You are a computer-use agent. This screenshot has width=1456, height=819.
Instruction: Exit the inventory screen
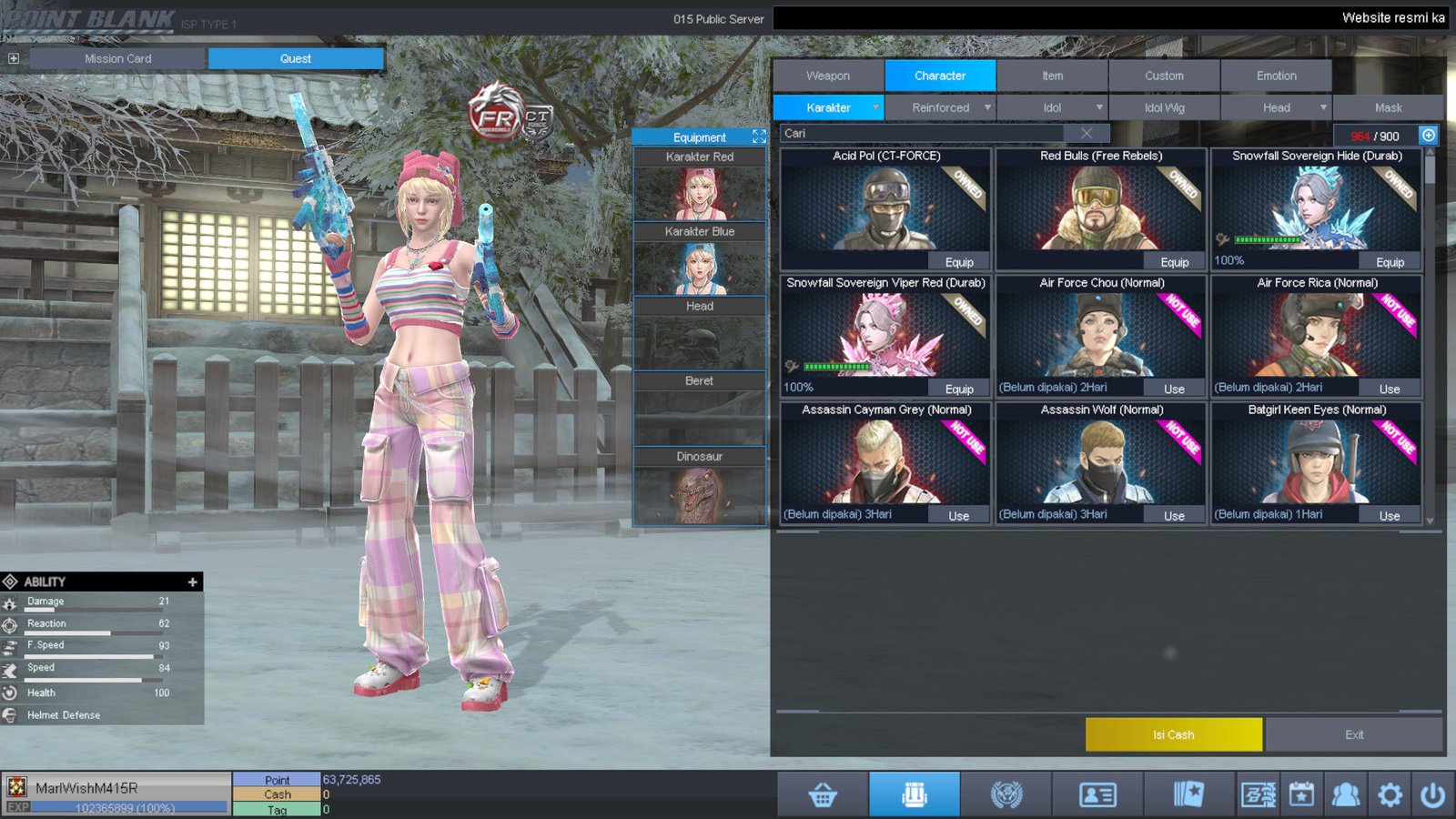(x=1354, y=734)
